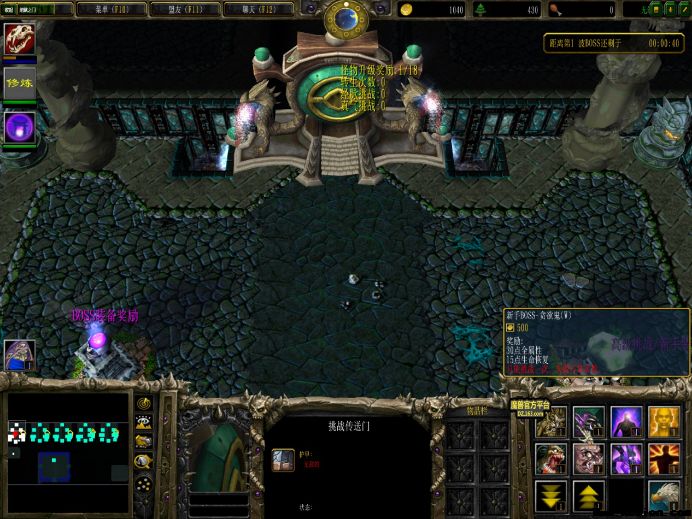This screenshot has height=519, width=692.
Task: Click the yellow 修炼 training button
Action: pos(19,82)
